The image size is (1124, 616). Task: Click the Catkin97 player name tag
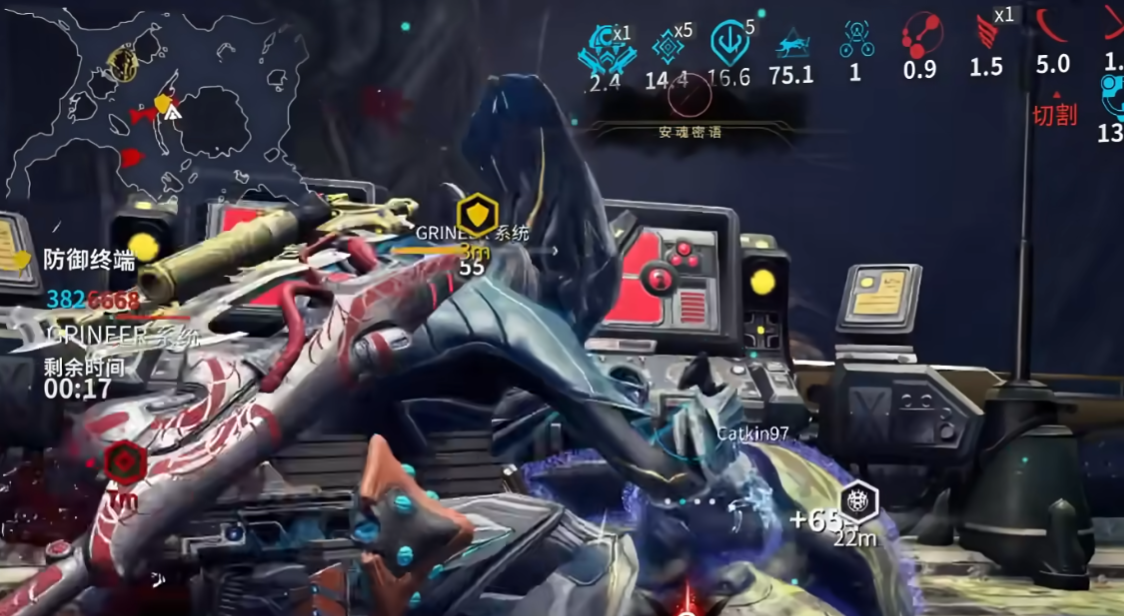pos(752,434)
